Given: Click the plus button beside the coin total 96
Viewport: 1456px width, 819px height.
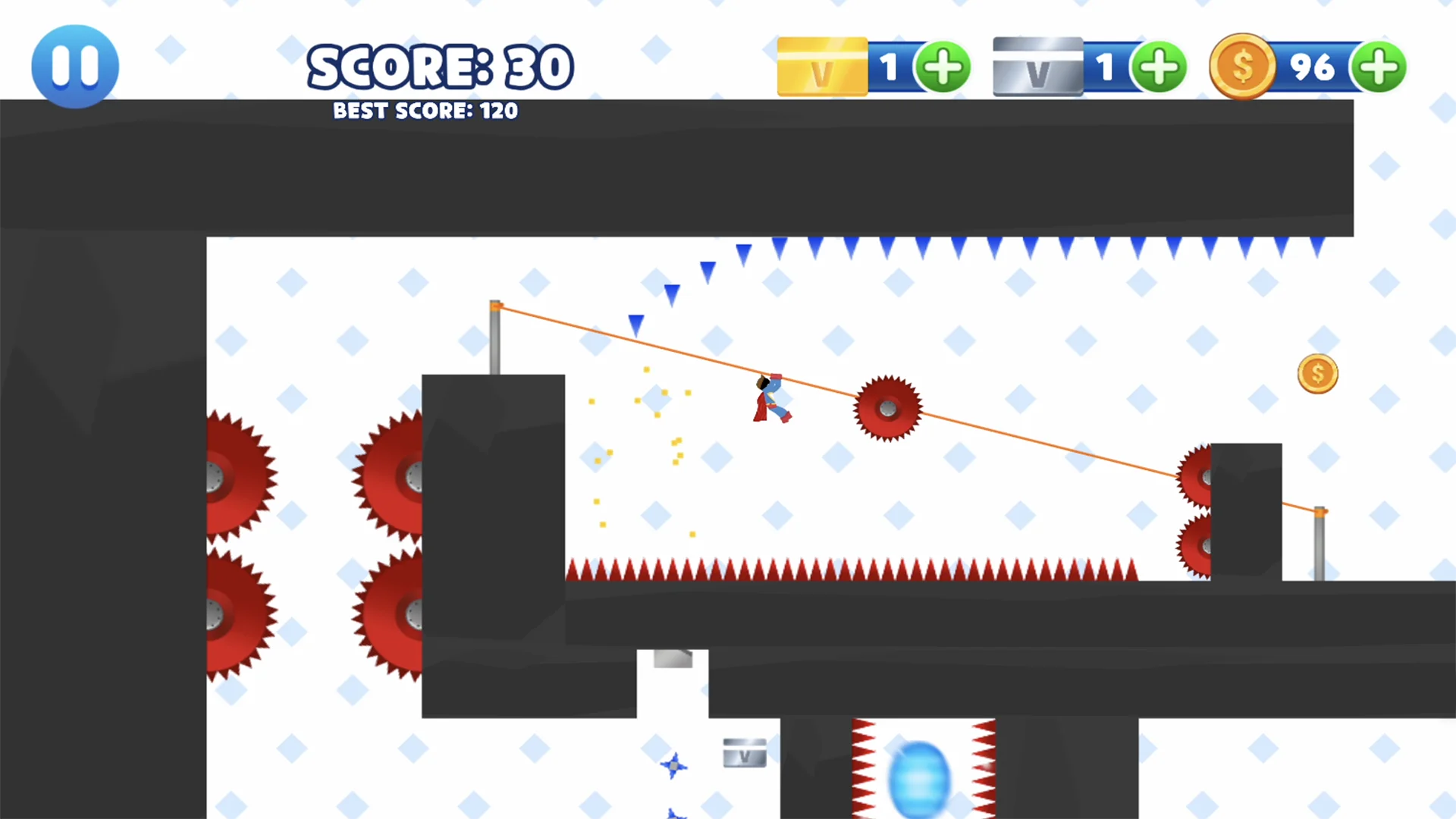Looking at the screenshot, I should 1379,67.
